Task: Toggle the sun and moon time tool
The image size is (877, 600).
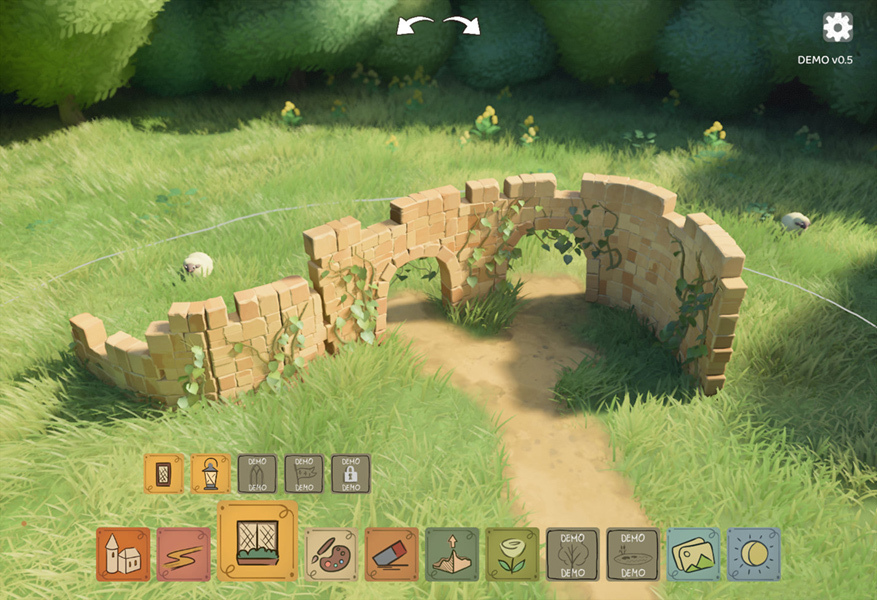Action: pos(753,554)
